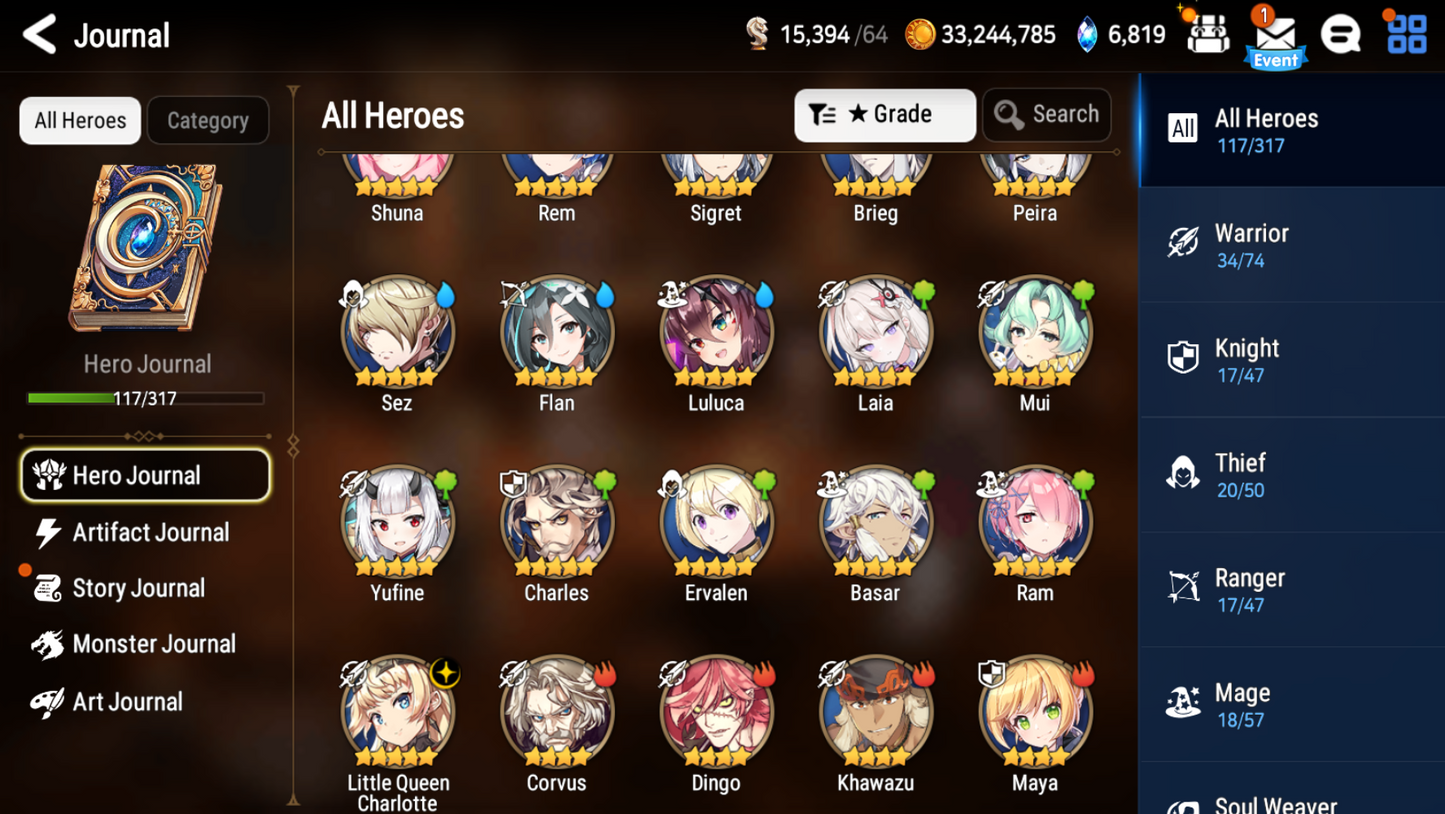Image resolution: width=1445 pixels, height=814 pixels.
Task: Tap the Skystone currency icon
Action: tap(757, 33)
